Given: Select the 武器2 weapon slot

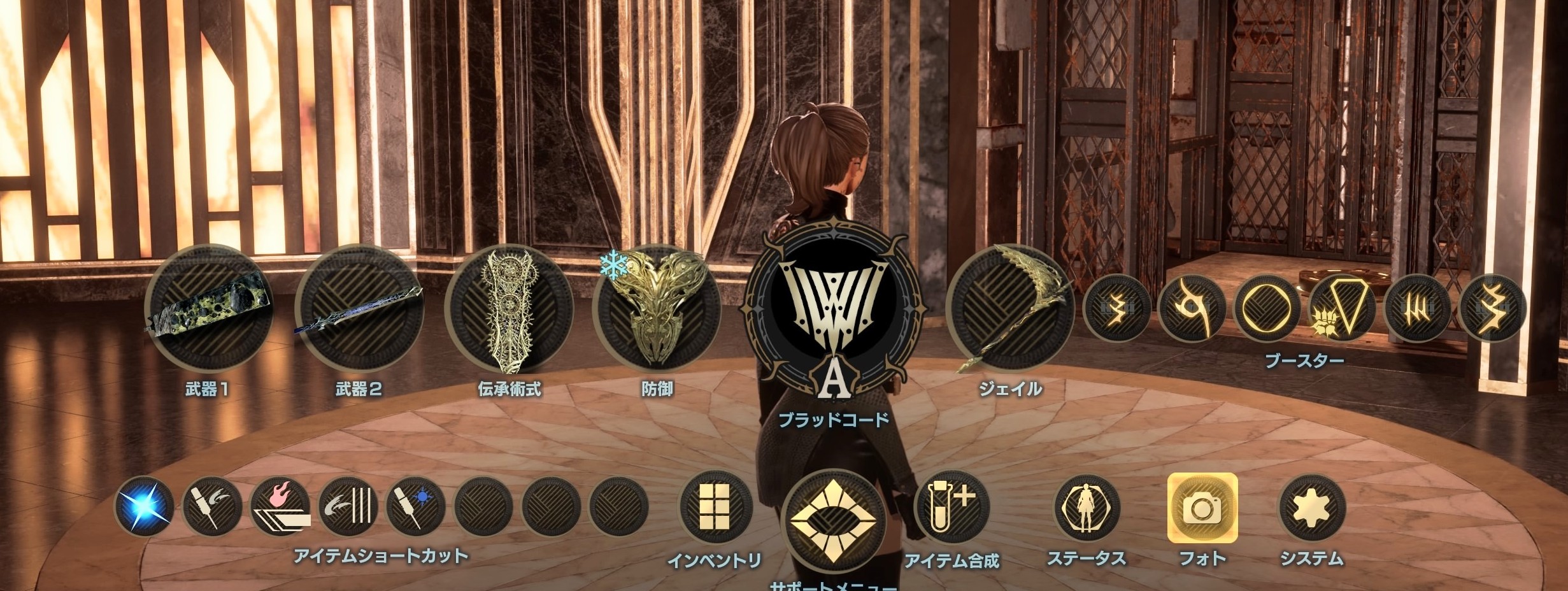Looking at the screenshot, I should 359,310.
